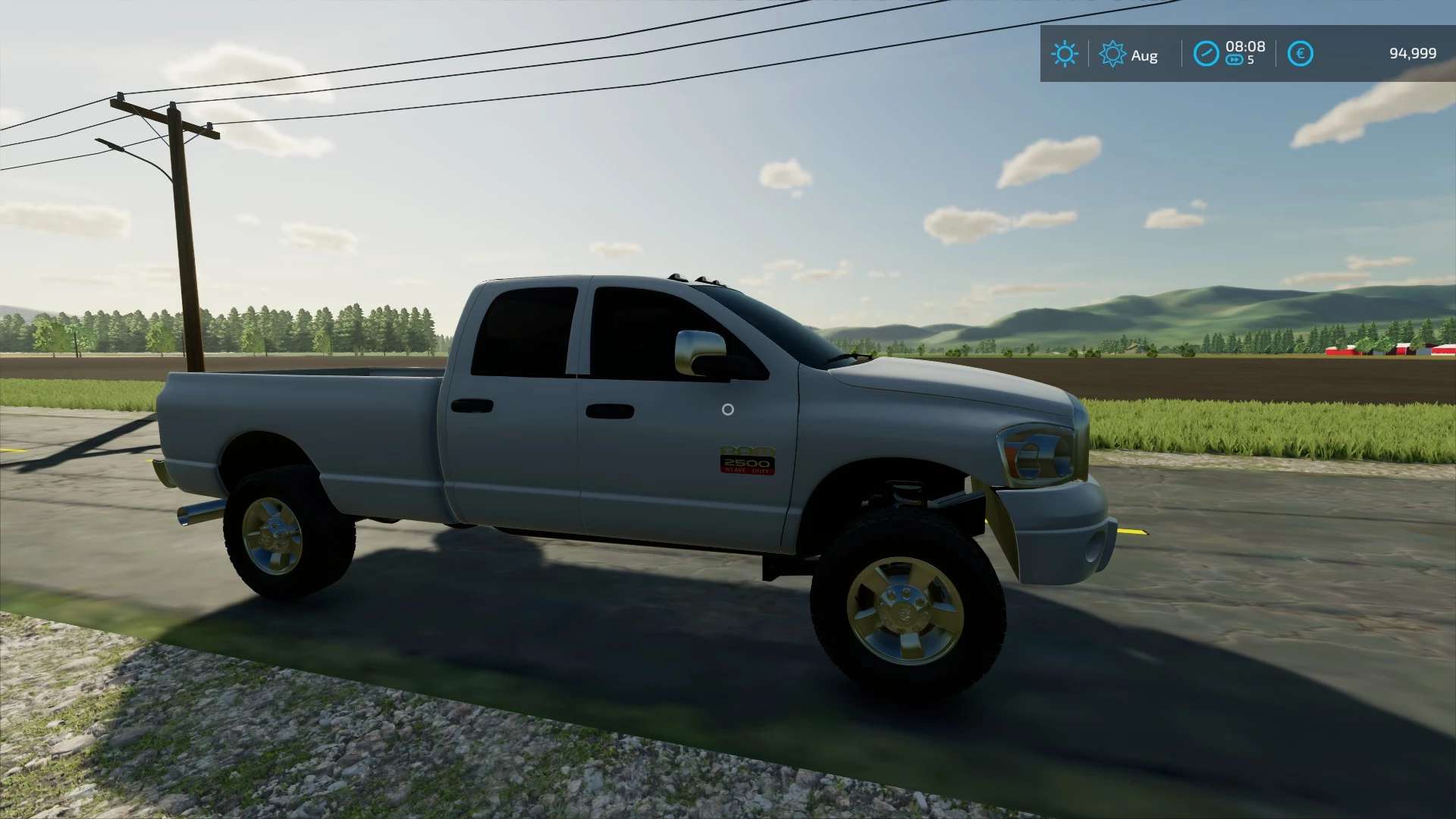Click the weather forecast sun icon
The width and height of the screenshot is (1456, 819).
[1112, 54]
